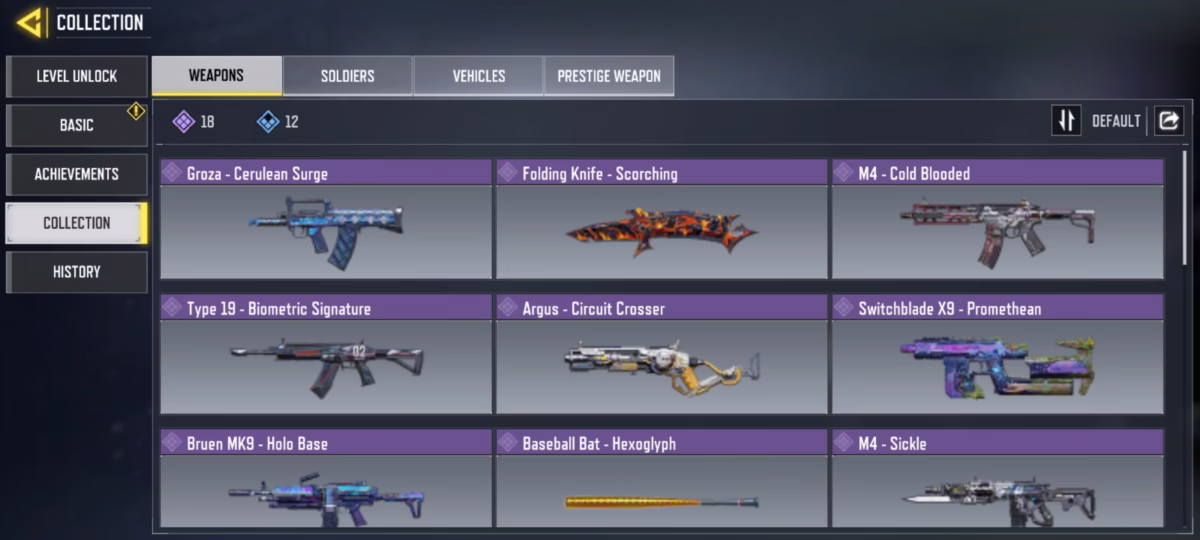Switch to the Weapons tab

pos(216,76)
